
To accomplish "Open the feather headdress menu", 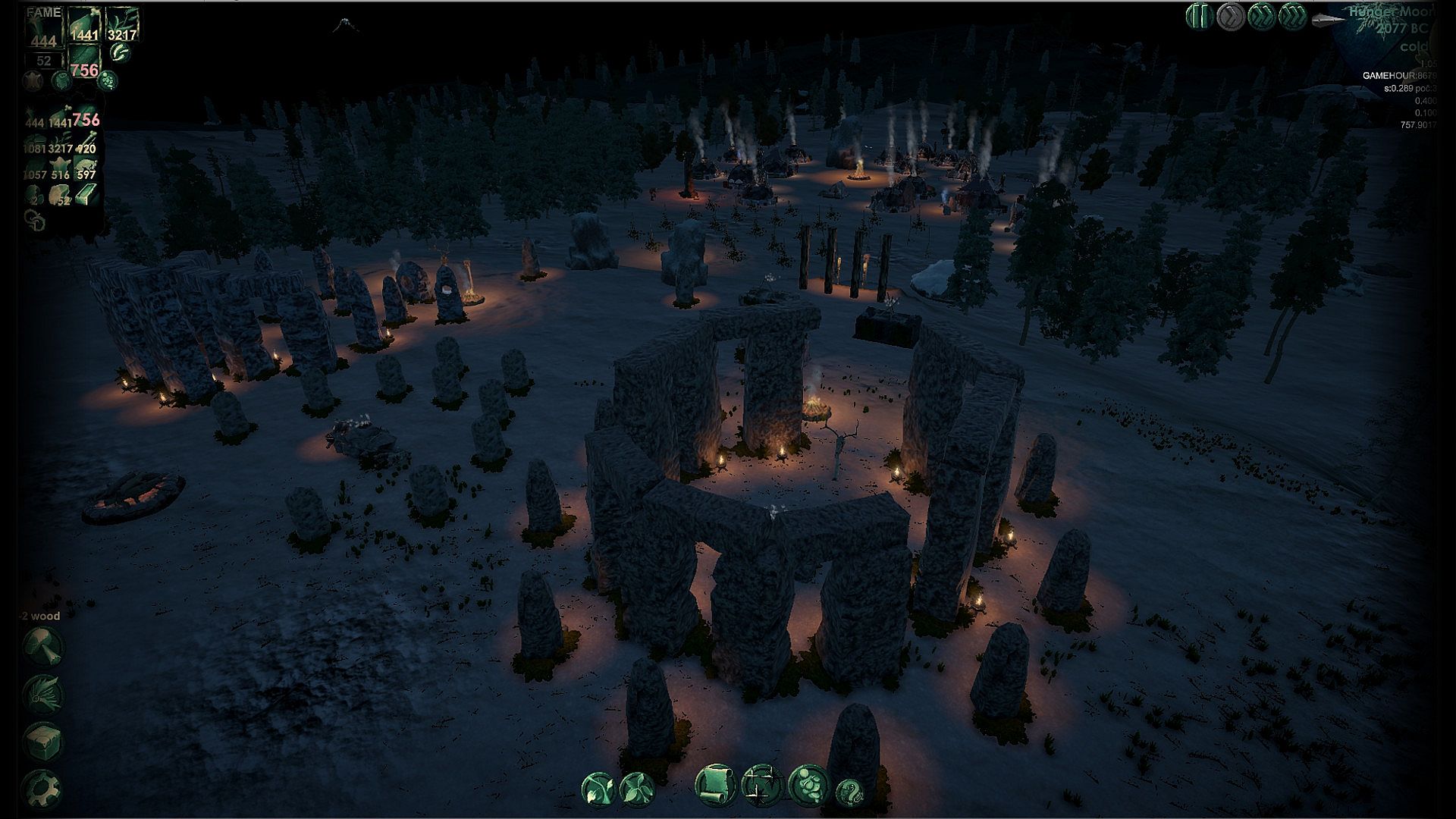I will [x=42, y=692].
